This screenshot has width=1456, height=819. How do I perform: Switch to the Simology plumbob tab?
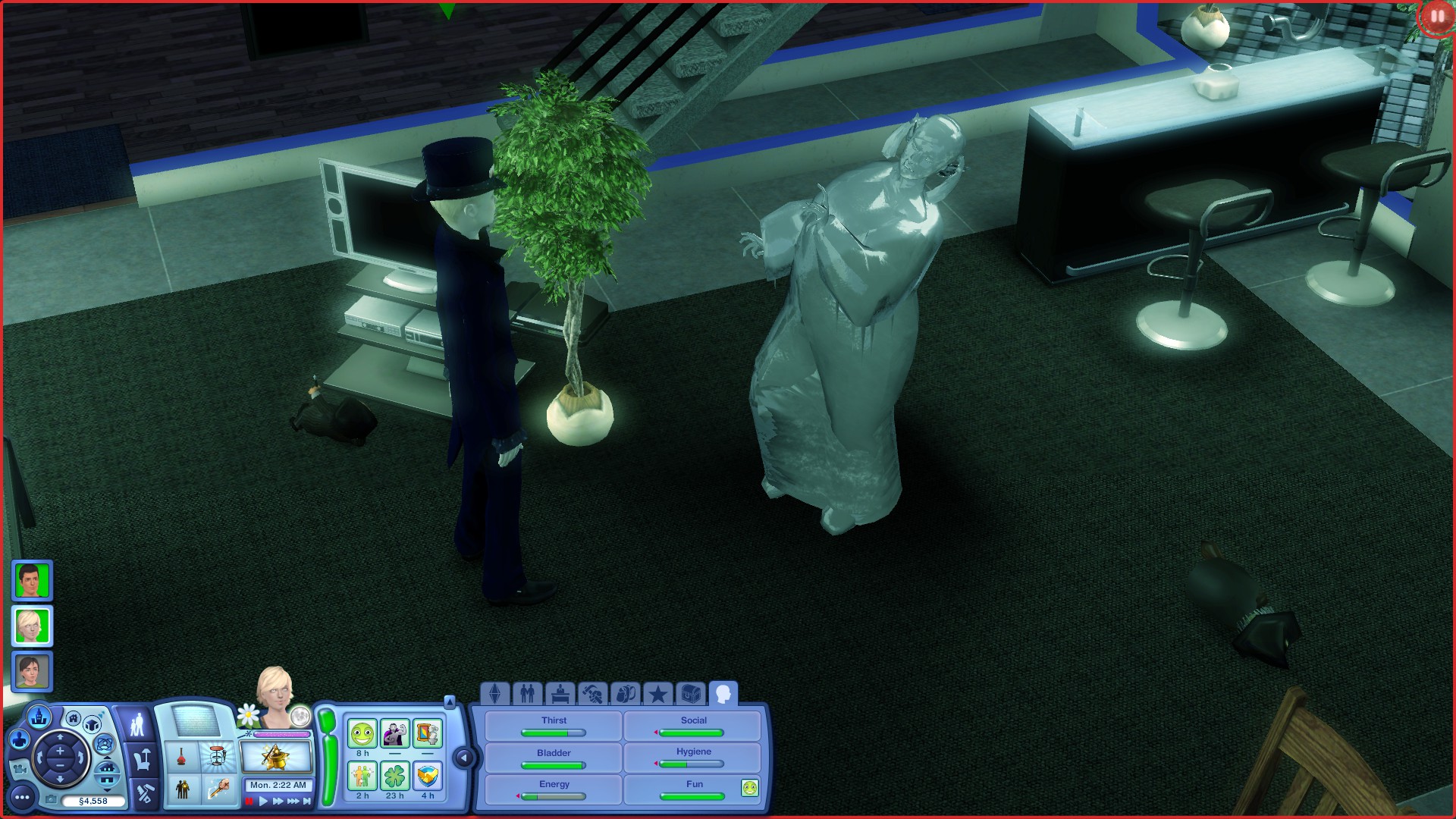(x=494, y=693)
